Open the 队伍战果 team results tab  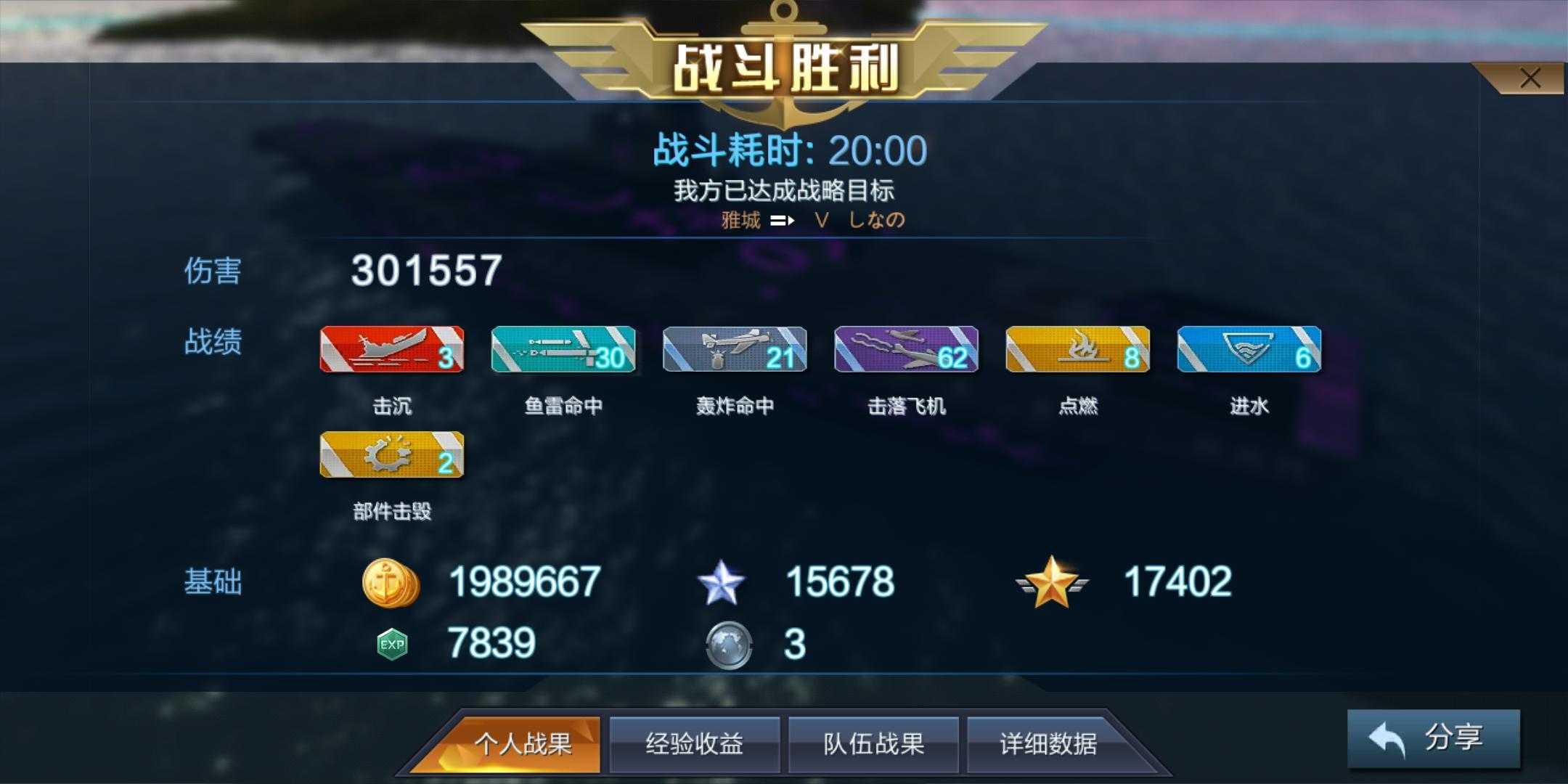(x=873, y=745)
